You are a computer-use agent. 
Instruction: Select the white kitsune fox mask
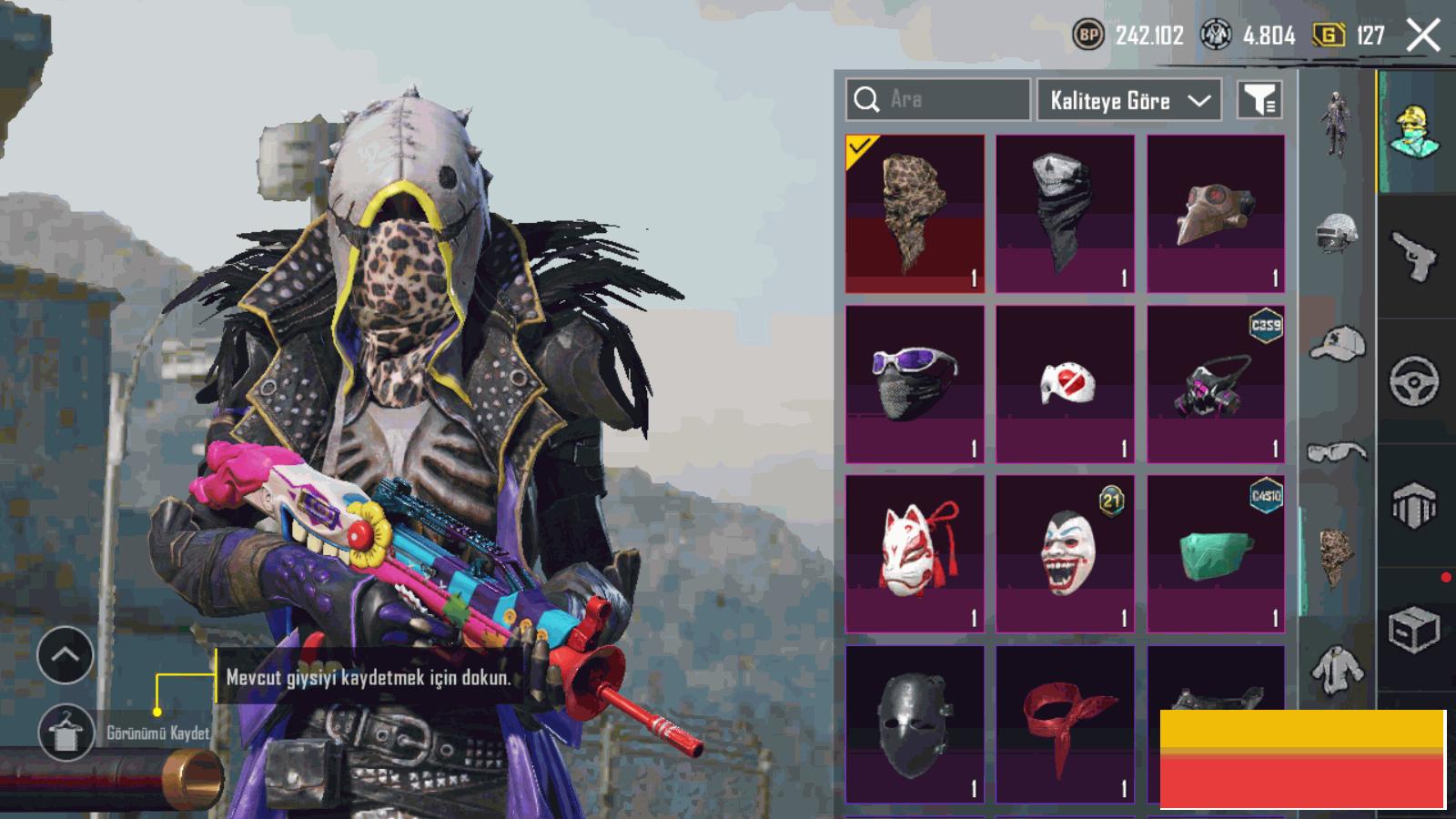point(915,553)
